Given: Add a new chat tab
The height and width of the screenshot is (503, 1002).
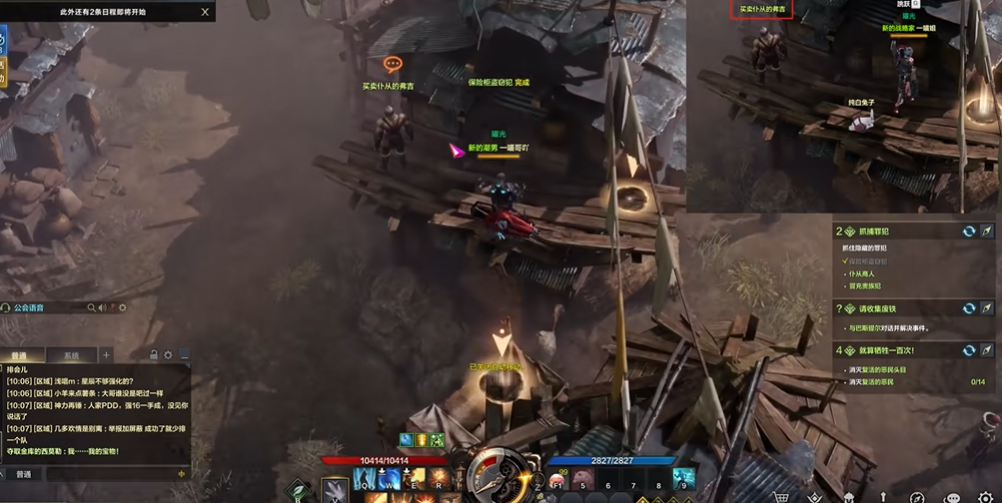Looking at the screenshot, I should click(107, 355).
